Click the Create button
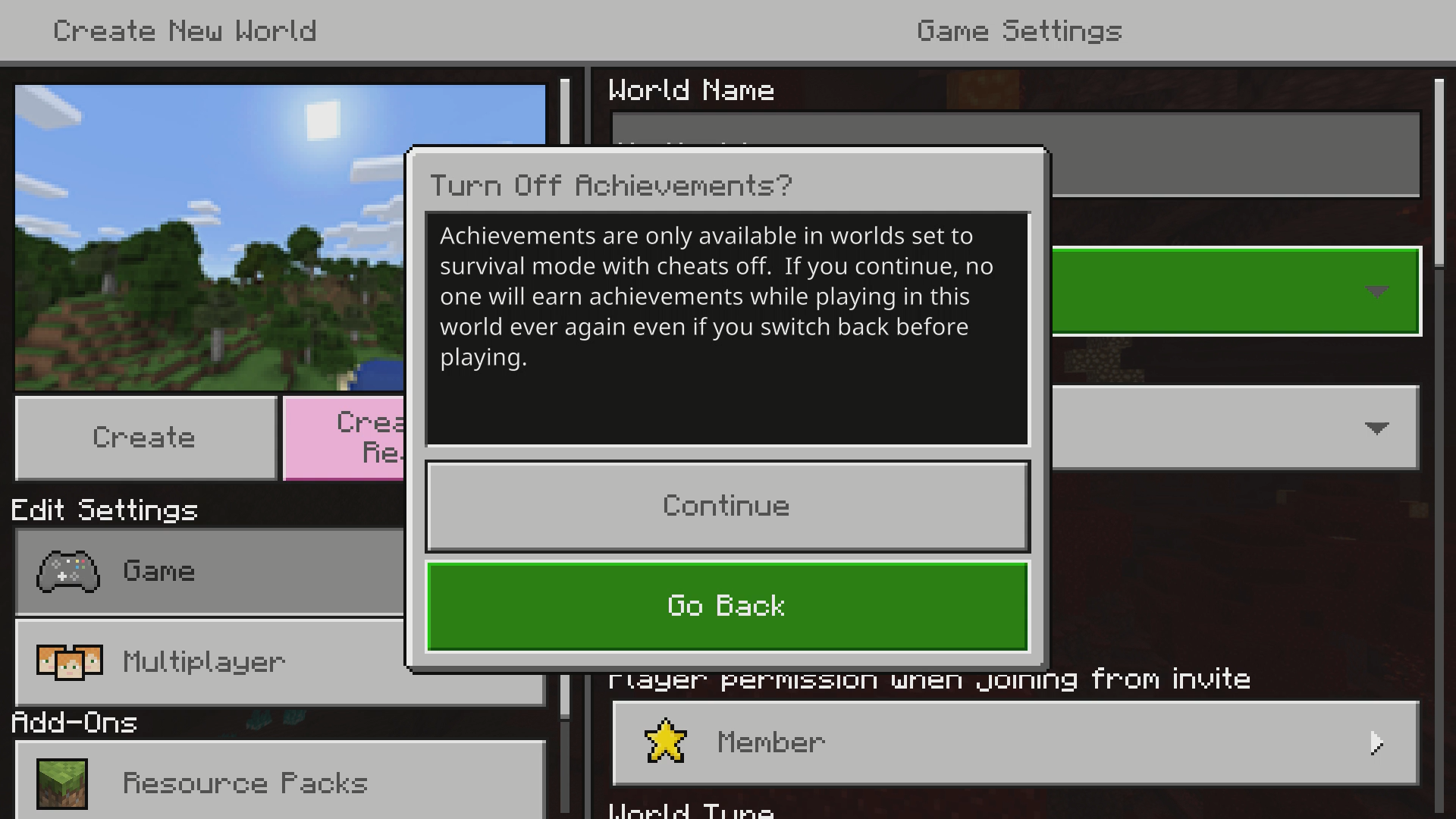 144,438
